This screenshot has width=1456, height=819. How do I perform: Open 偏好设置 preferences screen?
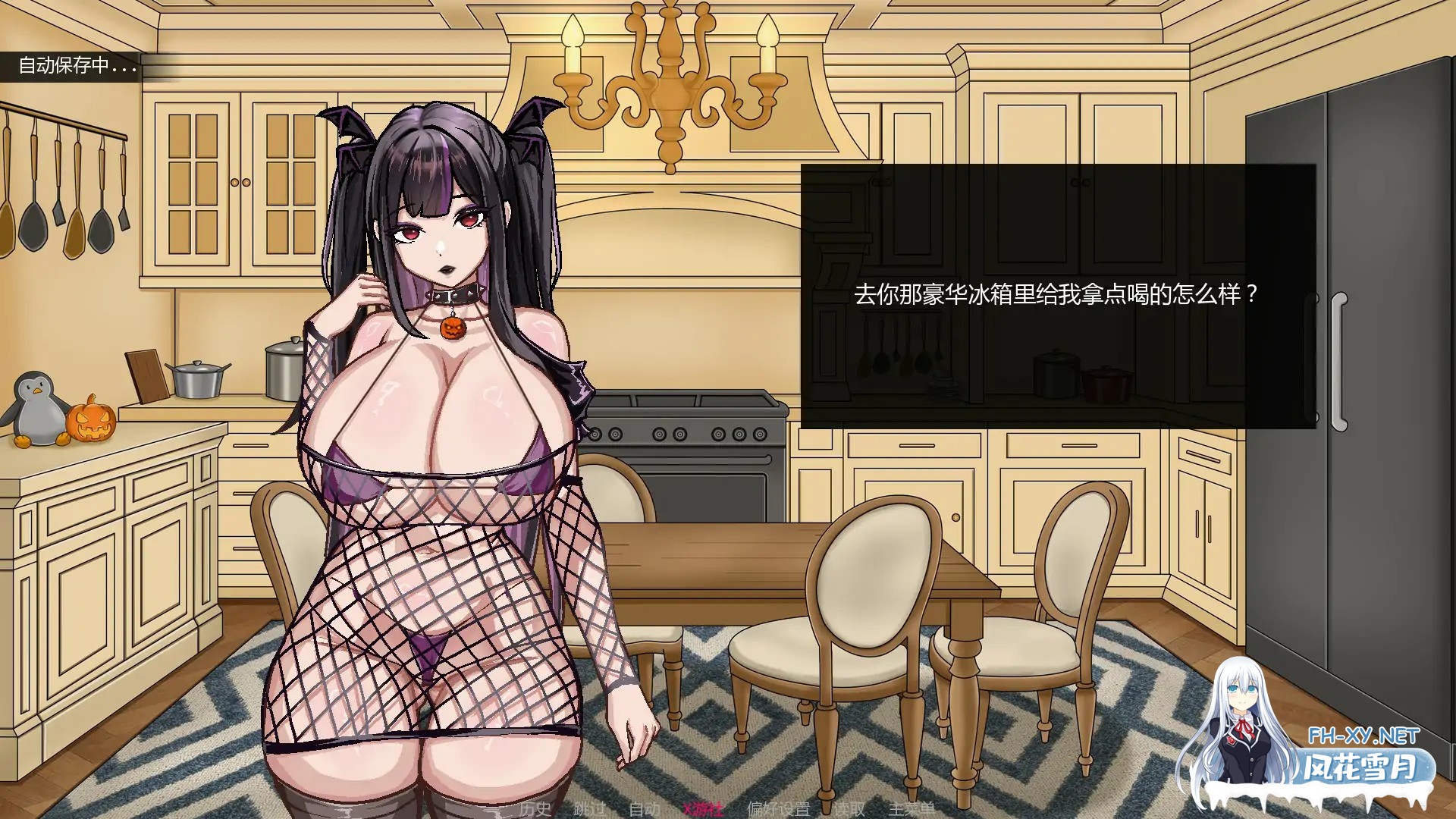point(779,809)
